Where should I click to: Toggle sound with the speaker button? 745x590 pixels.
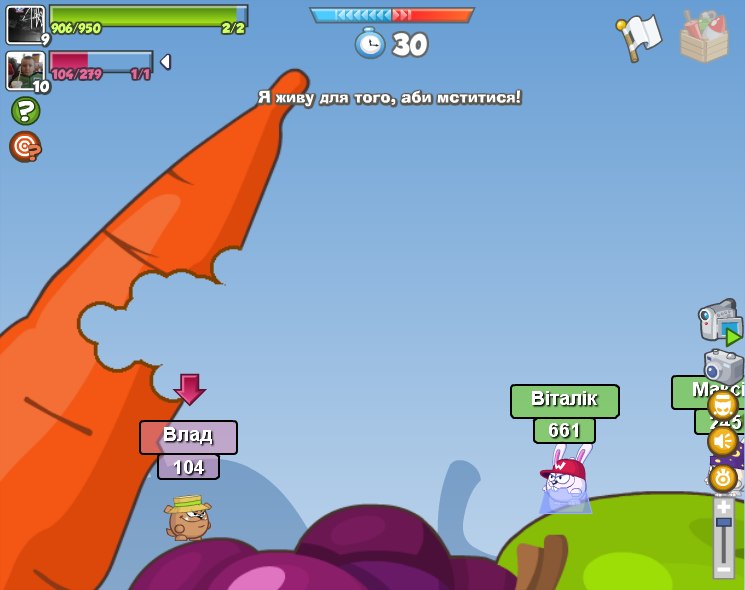point(722,441)
